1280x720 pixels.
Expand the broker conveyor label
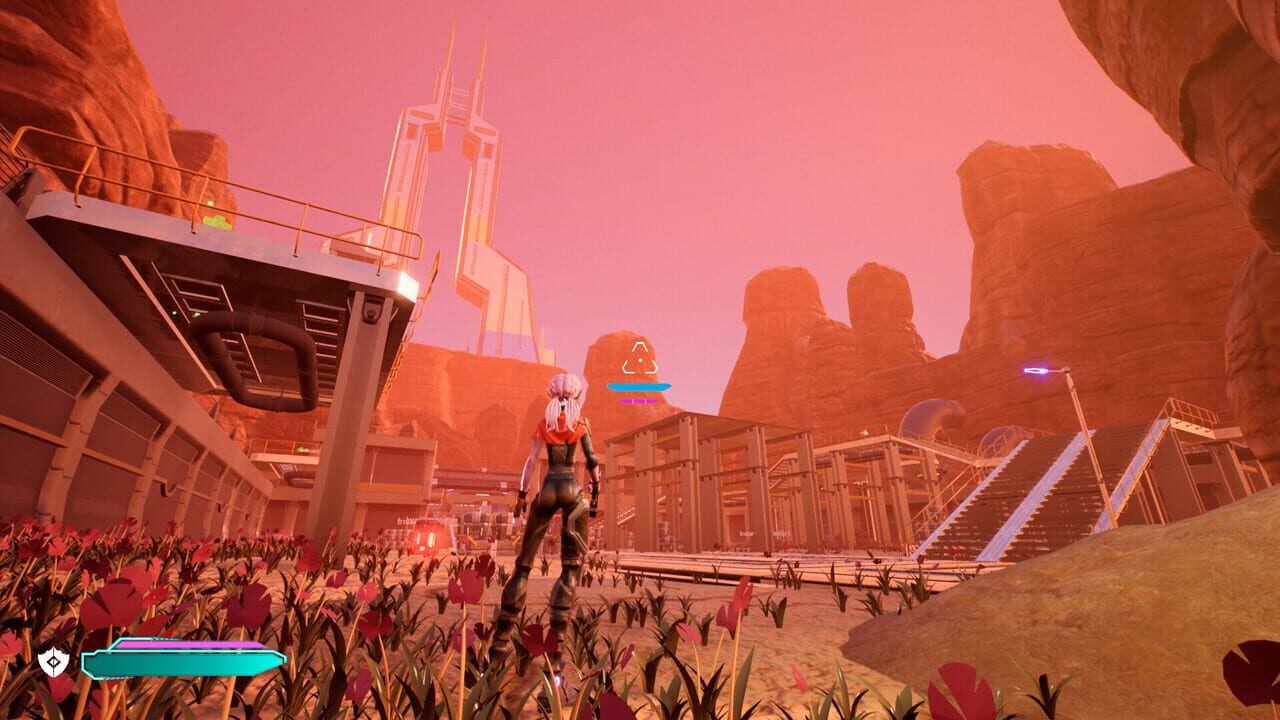[x=747, y=533]
